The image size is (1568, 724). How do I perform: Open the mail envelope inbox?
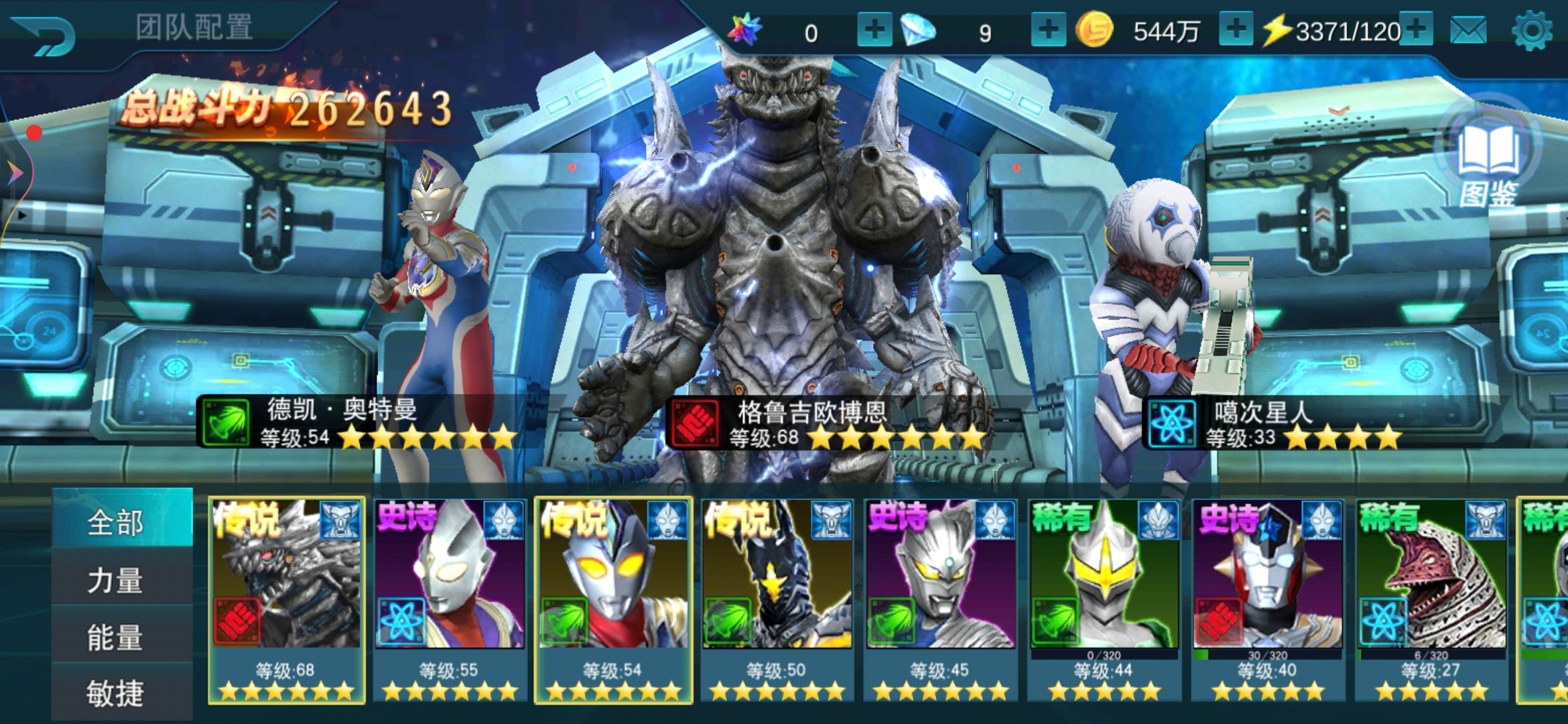[1467, 31]
